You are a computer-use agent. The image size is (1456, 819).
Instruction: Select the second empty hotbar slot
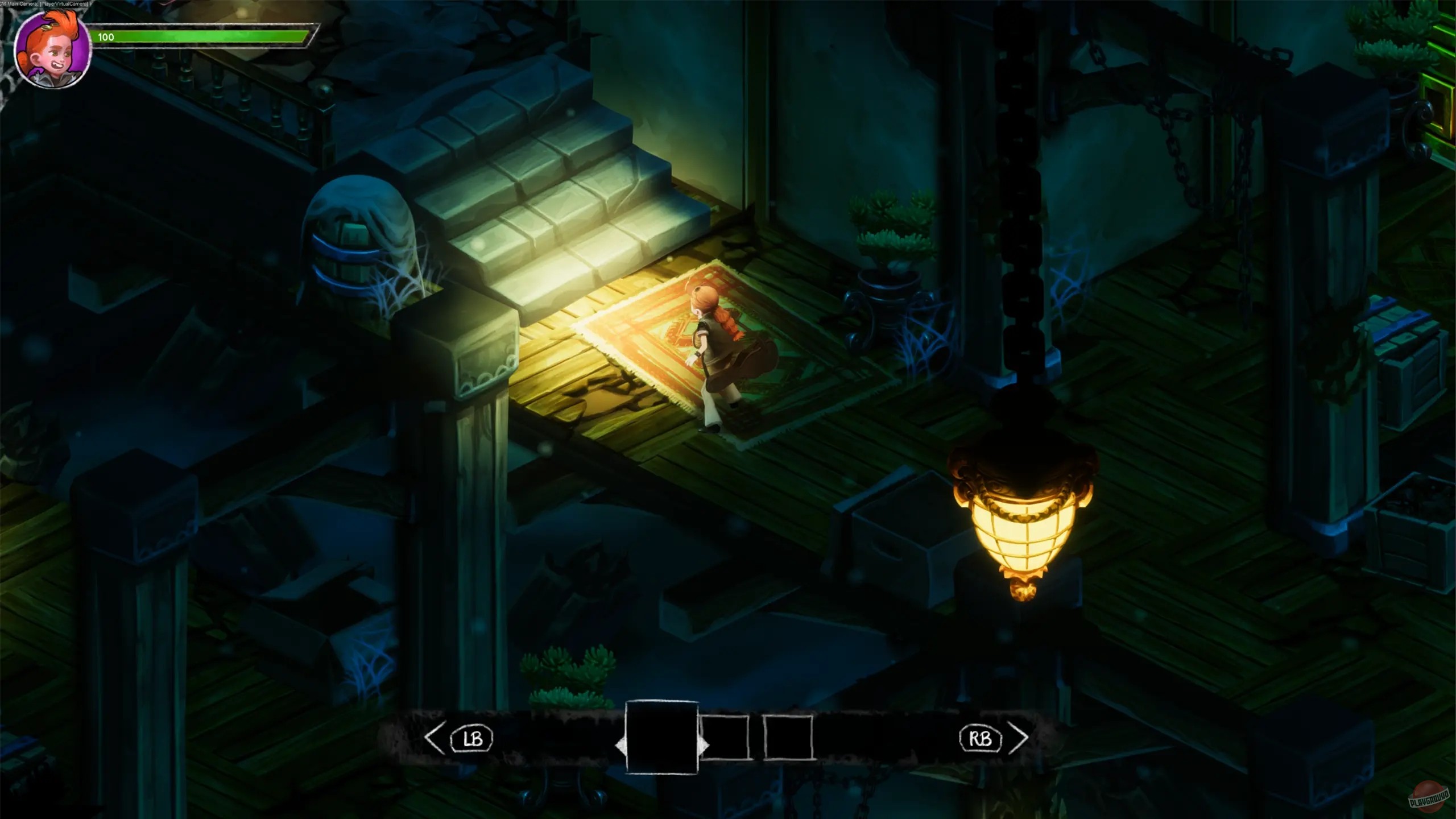725,738
